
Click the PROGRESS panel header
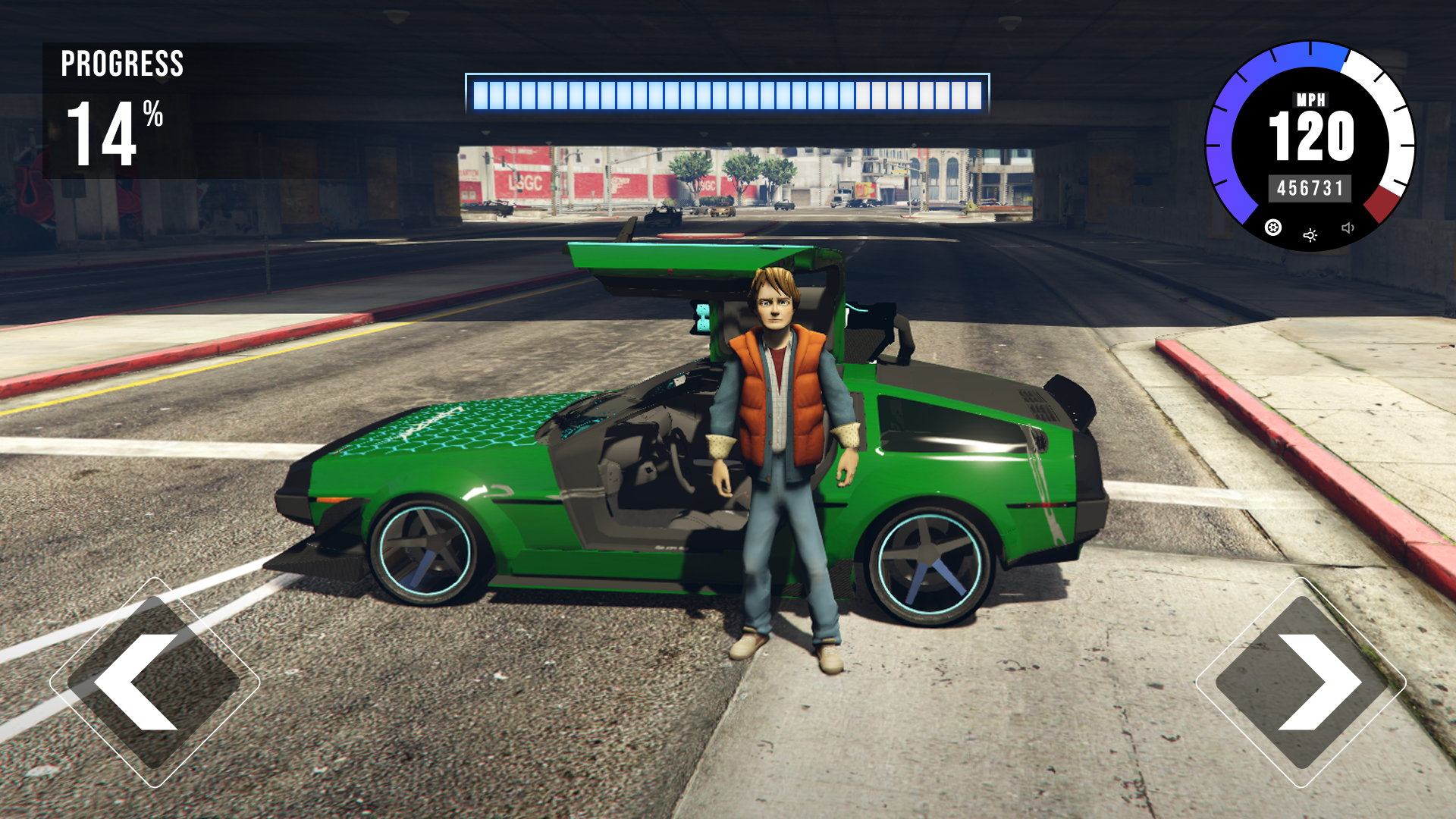click(123, 64)
